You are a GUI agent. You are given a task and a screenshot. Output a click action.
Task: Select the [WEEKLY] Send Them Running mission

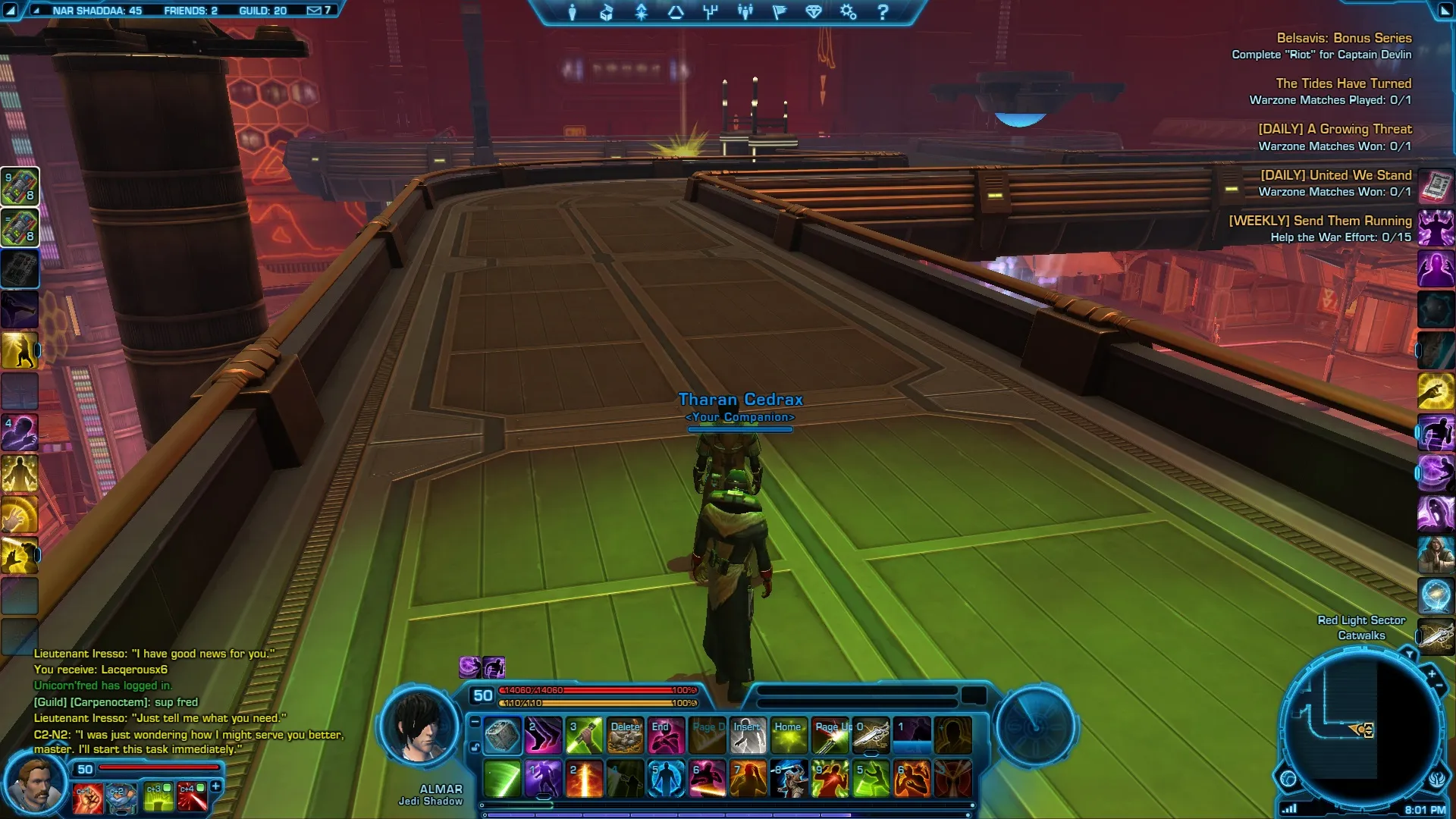click(x=1319, y=221)
